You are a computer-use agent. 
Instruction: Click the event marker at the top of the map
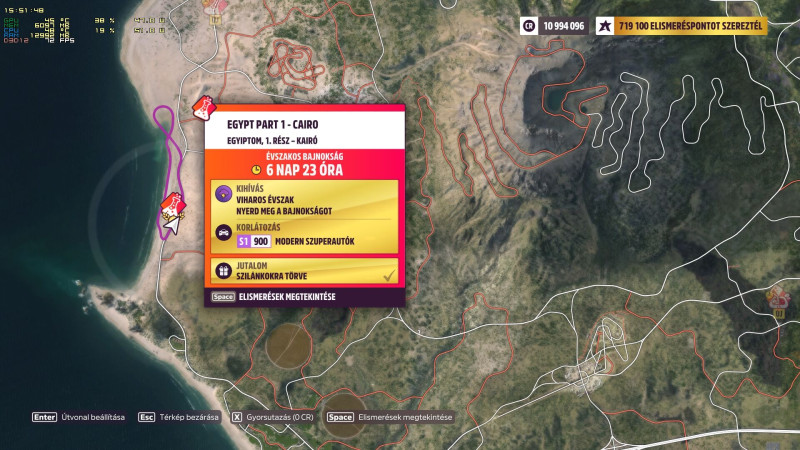[211, 5]
